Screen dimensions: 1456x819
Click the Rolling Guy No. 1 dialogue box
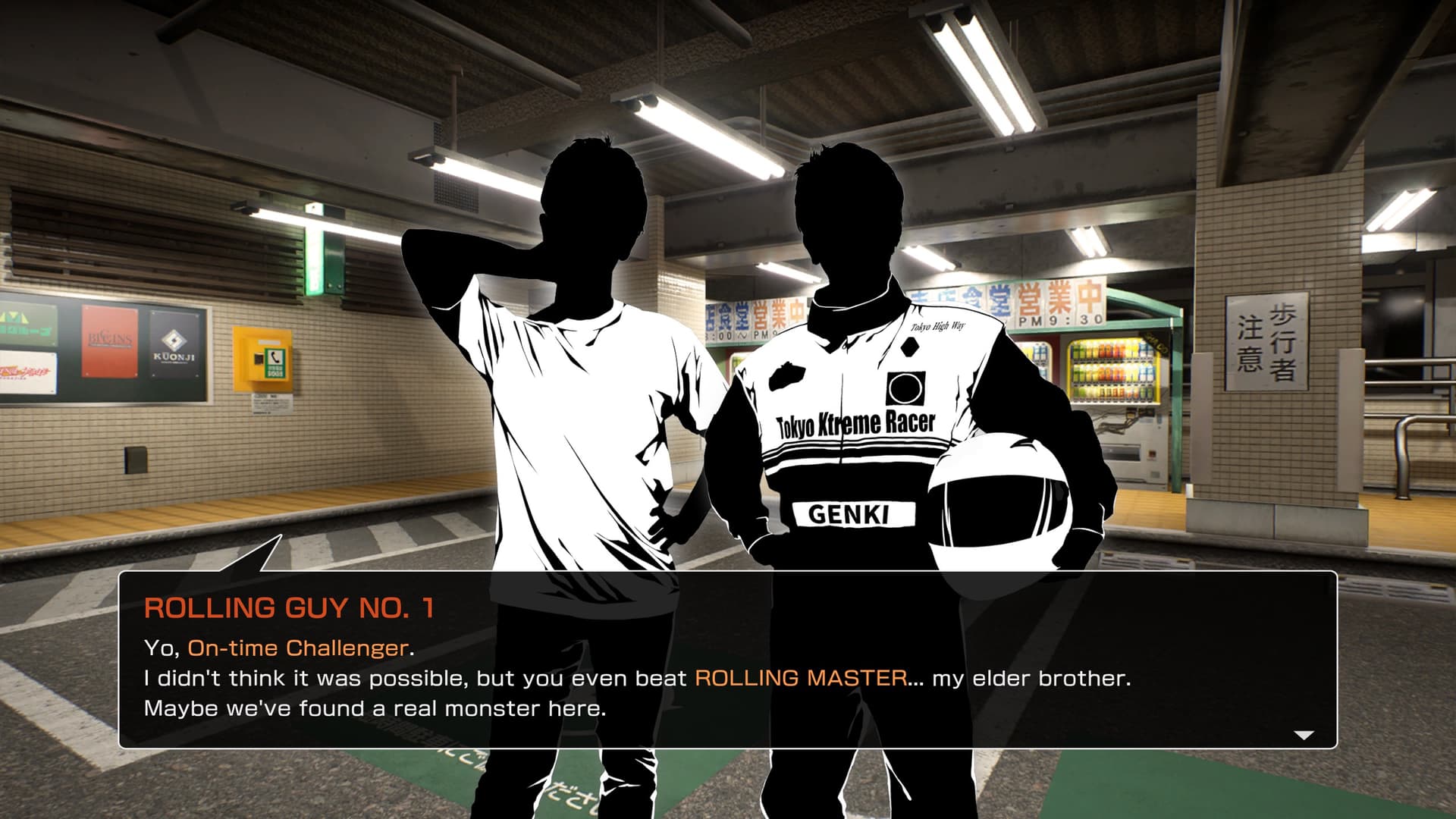[727, 660]
